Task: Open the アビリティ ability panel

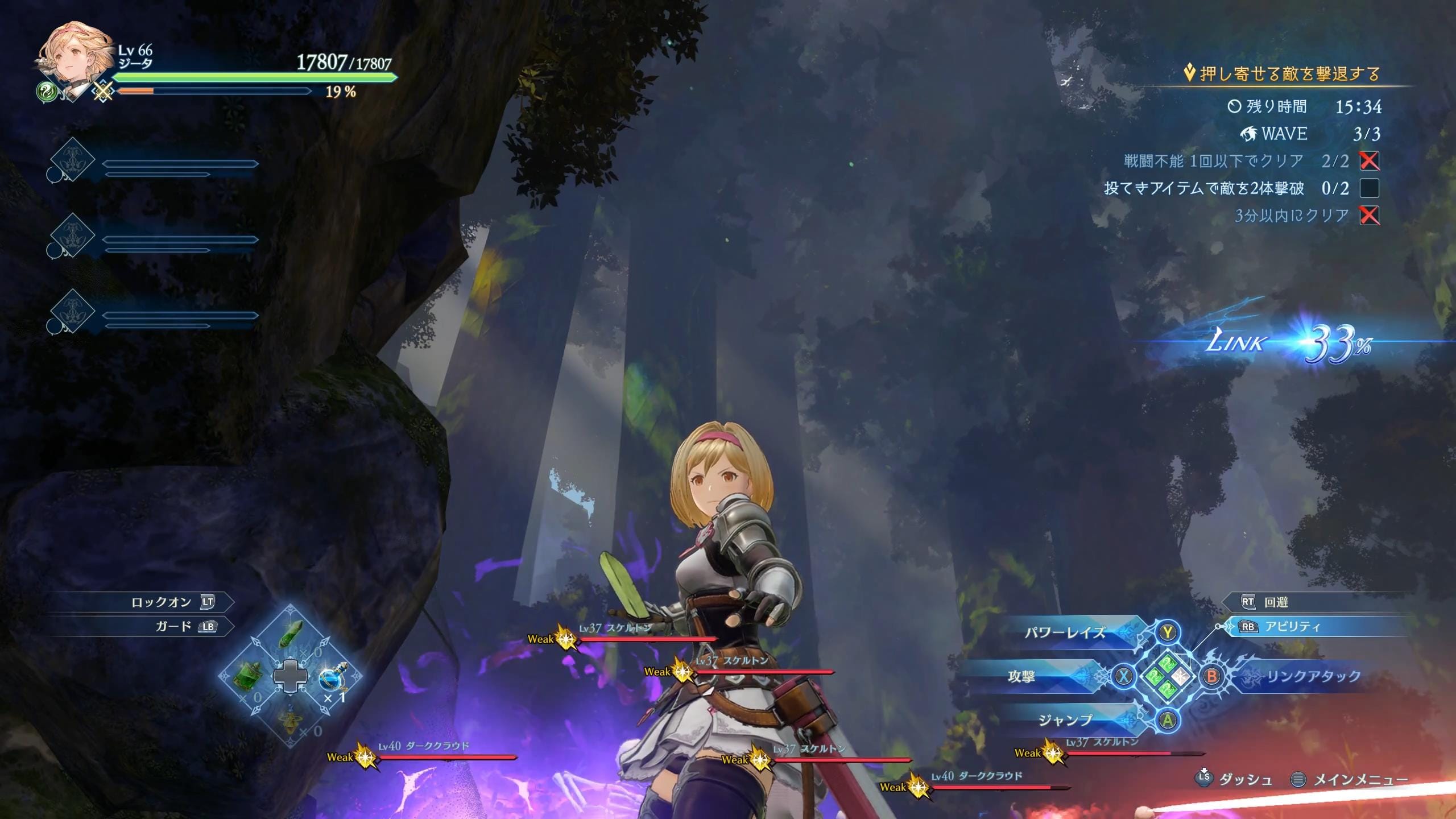Action: [x=1292, y=627]
